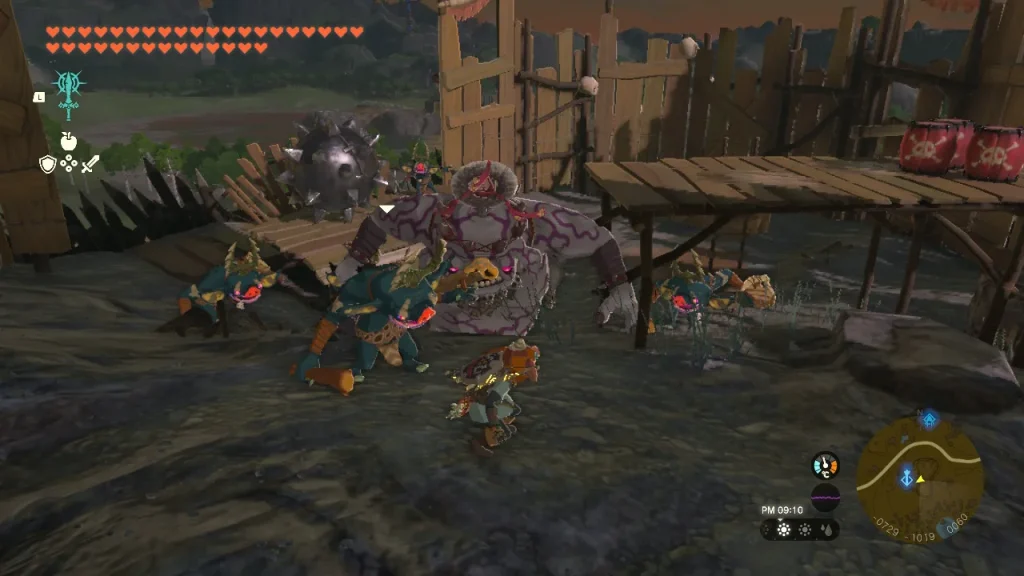Select the blue marker by the N compass mark
This screenshot has height=576, width=1024.
929,419
